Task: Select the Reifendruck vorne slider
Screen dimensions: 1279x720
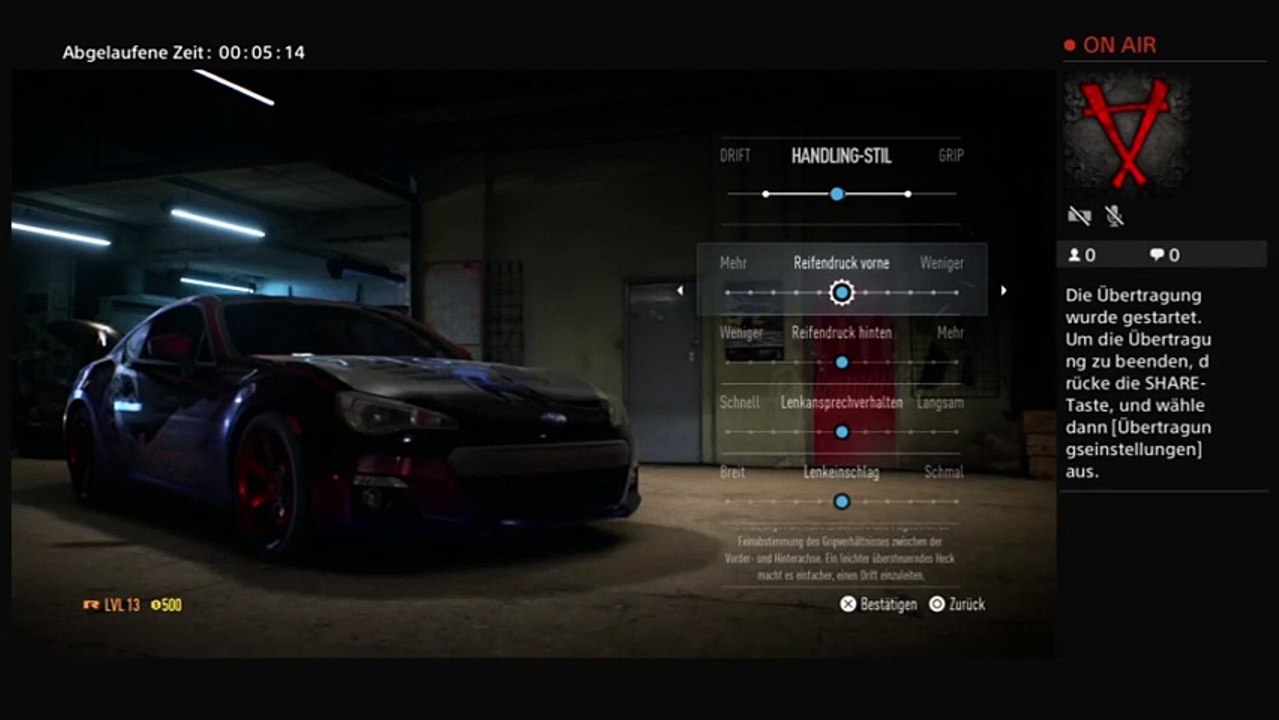Action: click(842, 292)
